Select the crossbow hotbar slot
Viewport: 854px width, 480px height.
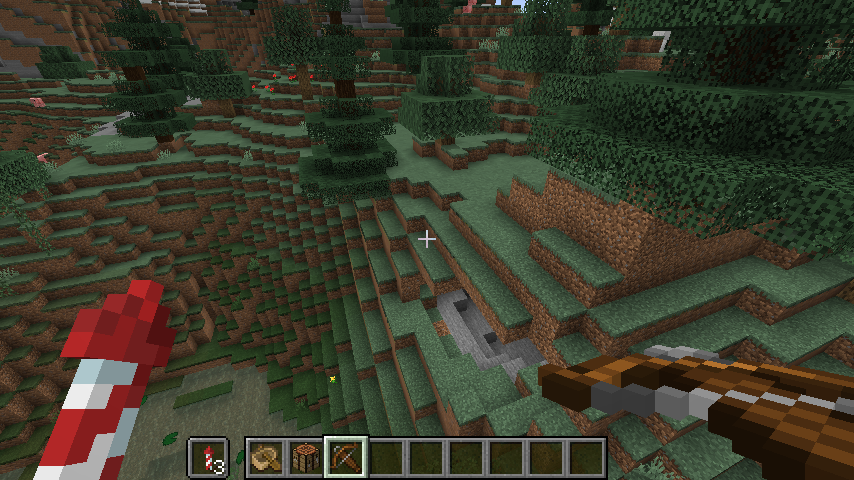tap(347, 458)
